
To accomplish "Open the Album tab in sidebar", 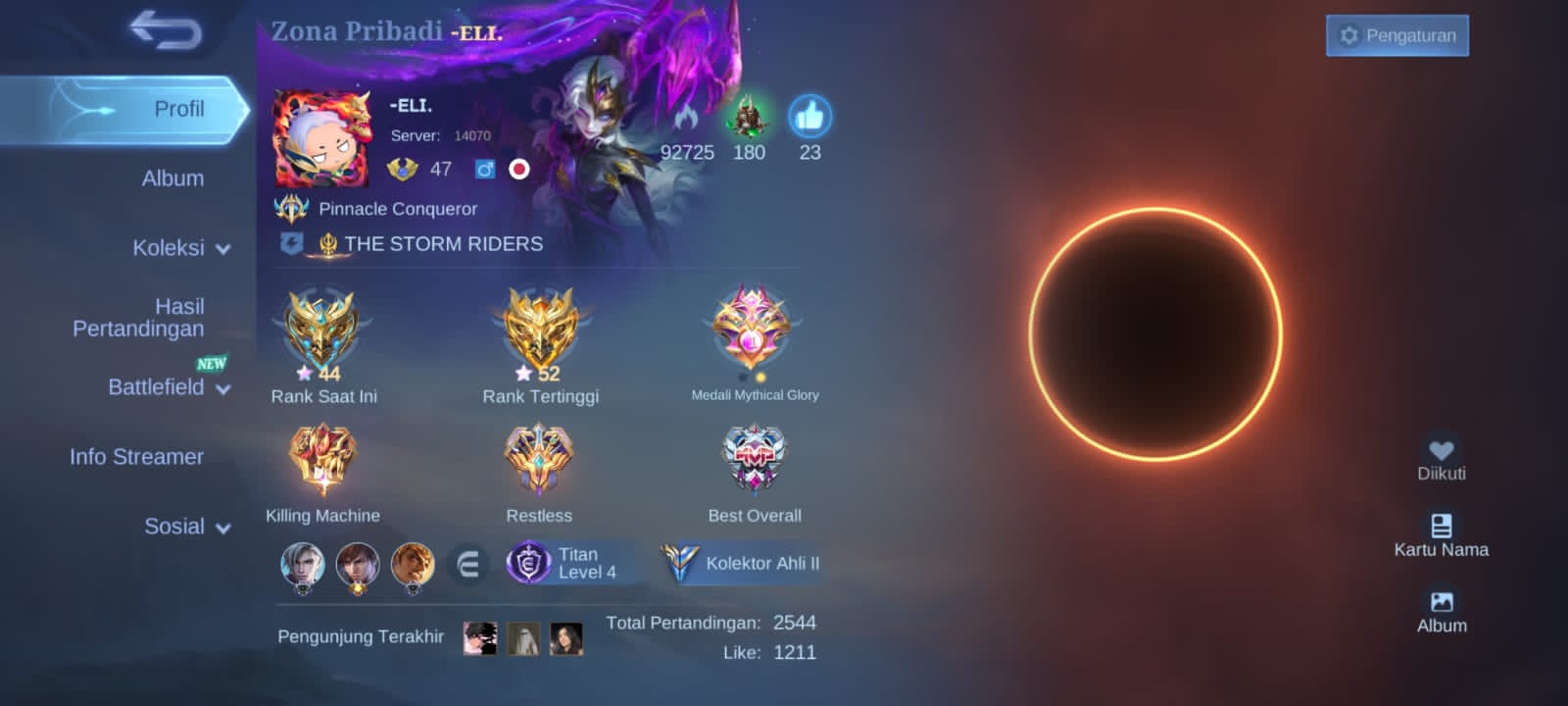I will click(172, 178).
